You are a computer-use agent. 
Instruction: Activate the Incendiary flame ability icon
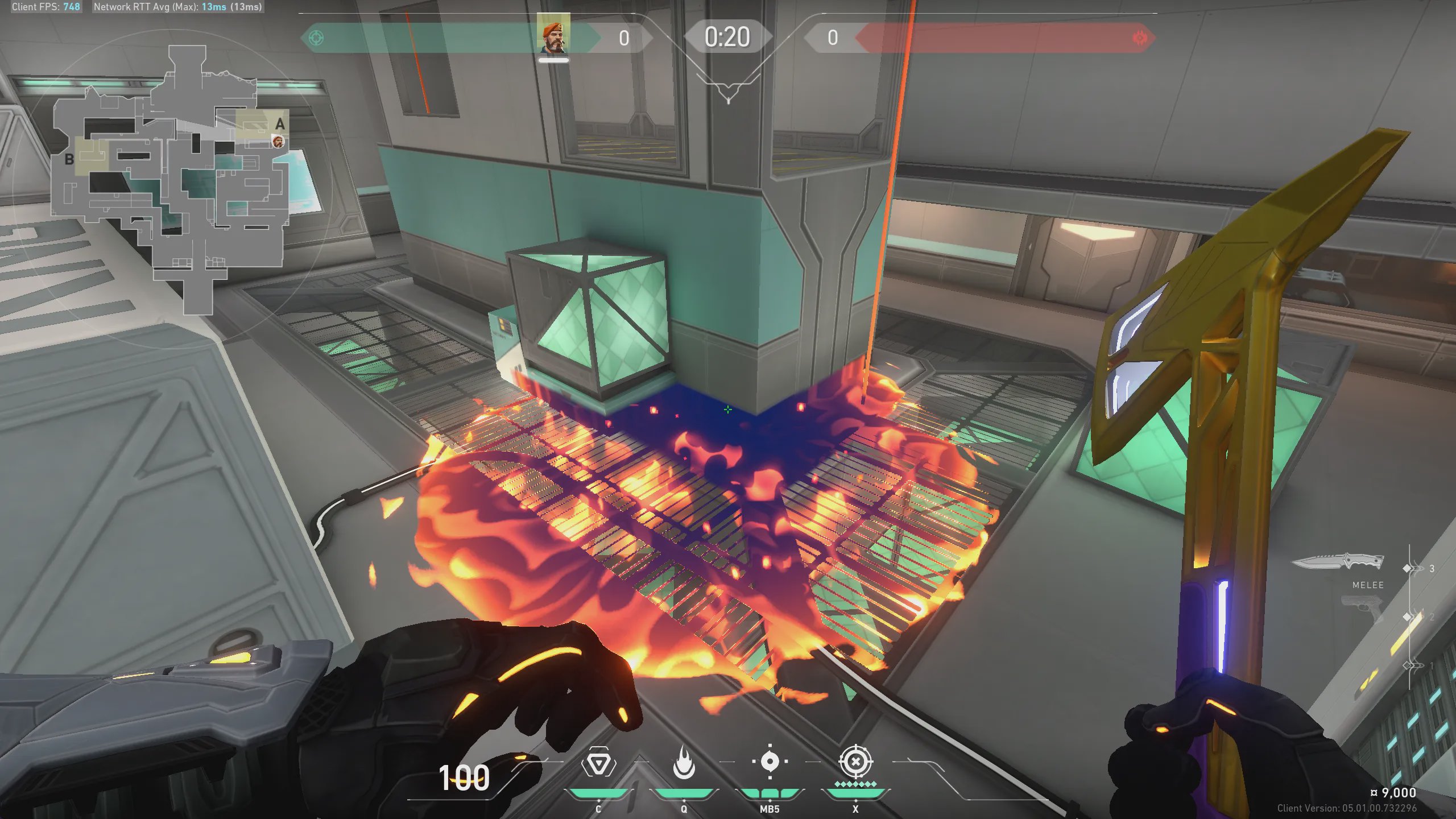684,763
